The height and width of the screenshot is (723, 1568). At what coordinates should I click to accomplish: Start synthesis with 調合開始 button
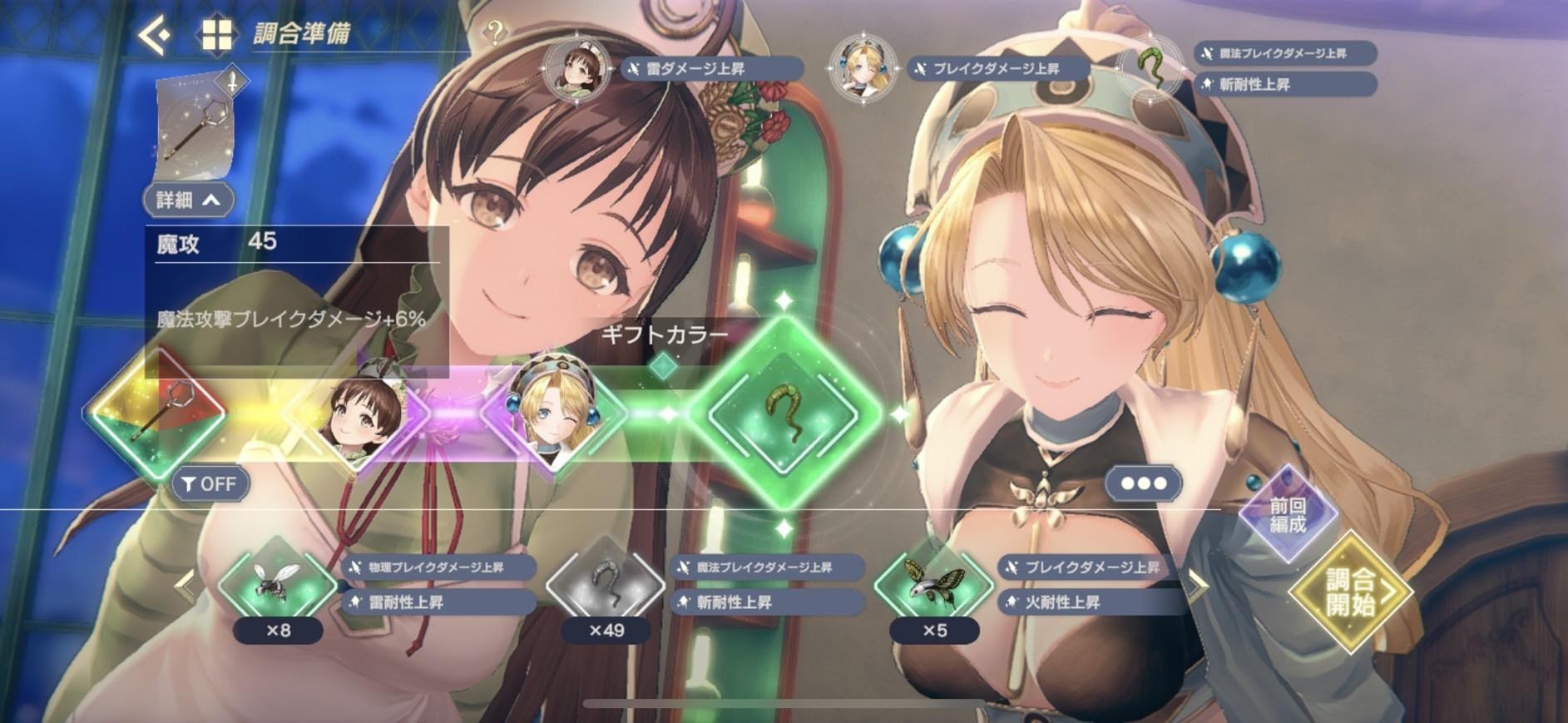pos(1350,592)
